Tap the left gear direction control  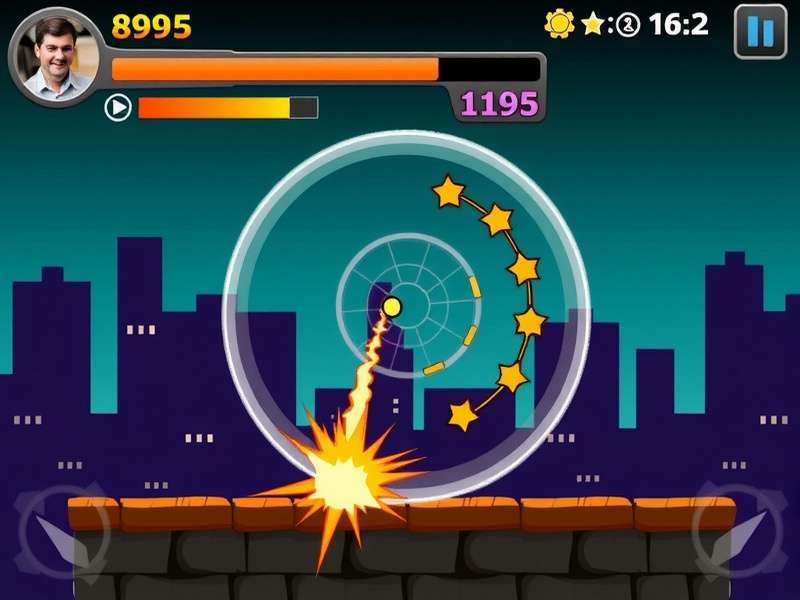pyautogui.click(x=58, y=531)
